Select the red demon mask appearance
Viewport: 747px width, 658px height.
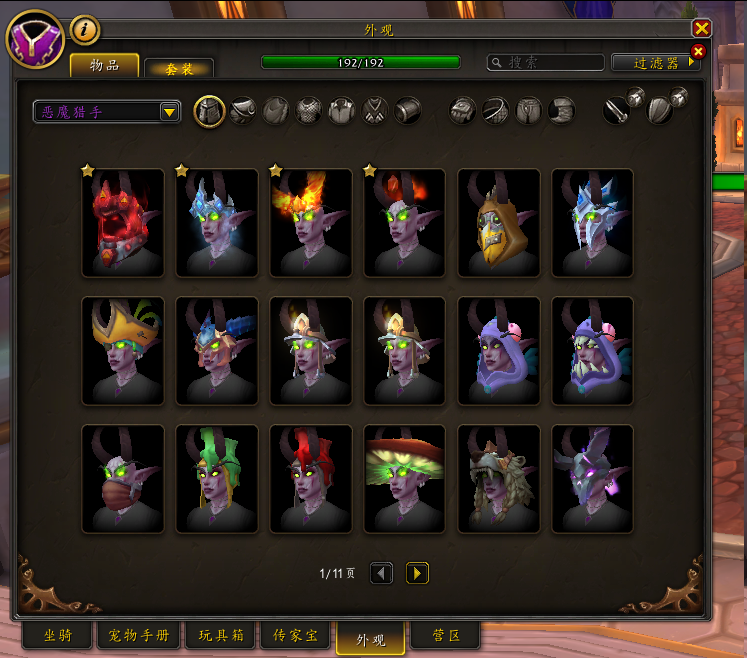click(123, 223)
